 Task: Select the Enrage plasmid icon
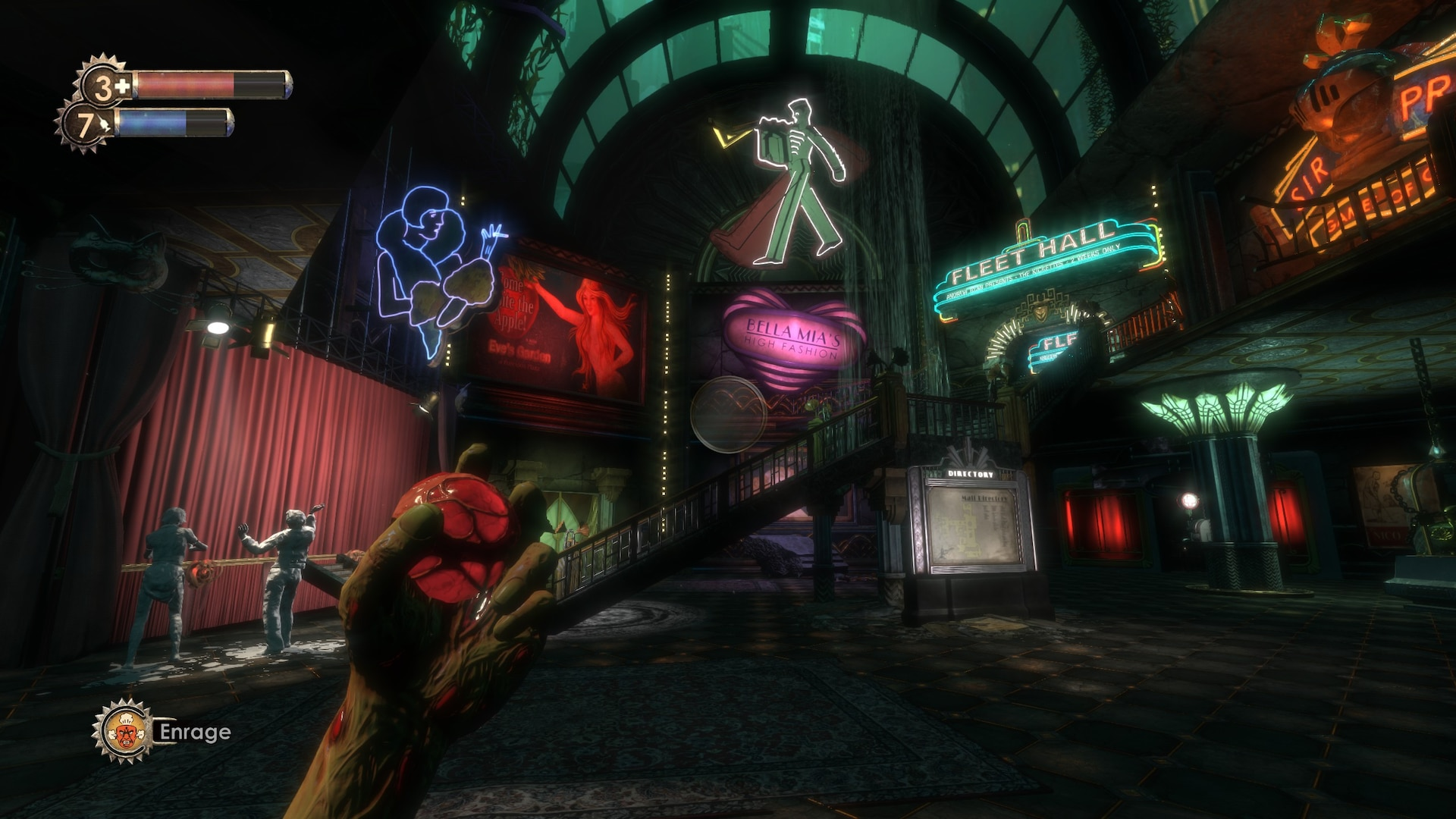(125, 732)
